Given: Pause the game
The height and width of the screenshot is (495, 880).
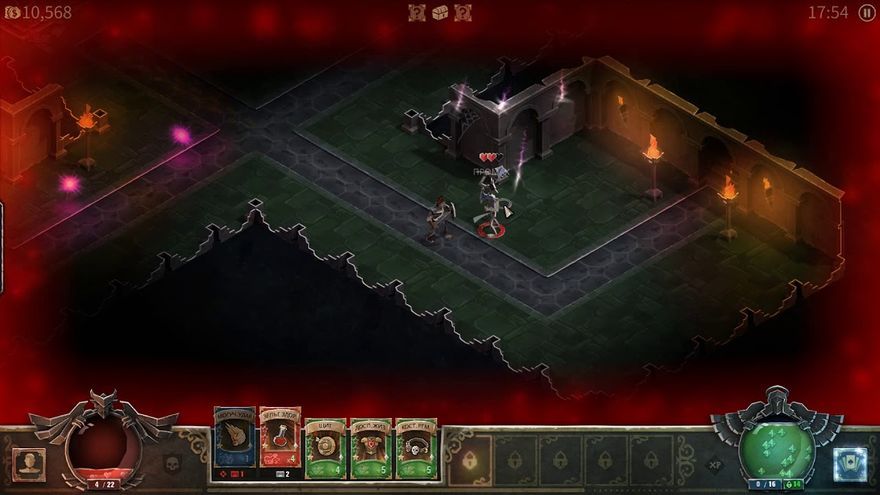Looking at the screenshot, I should (x=866, y=13).
